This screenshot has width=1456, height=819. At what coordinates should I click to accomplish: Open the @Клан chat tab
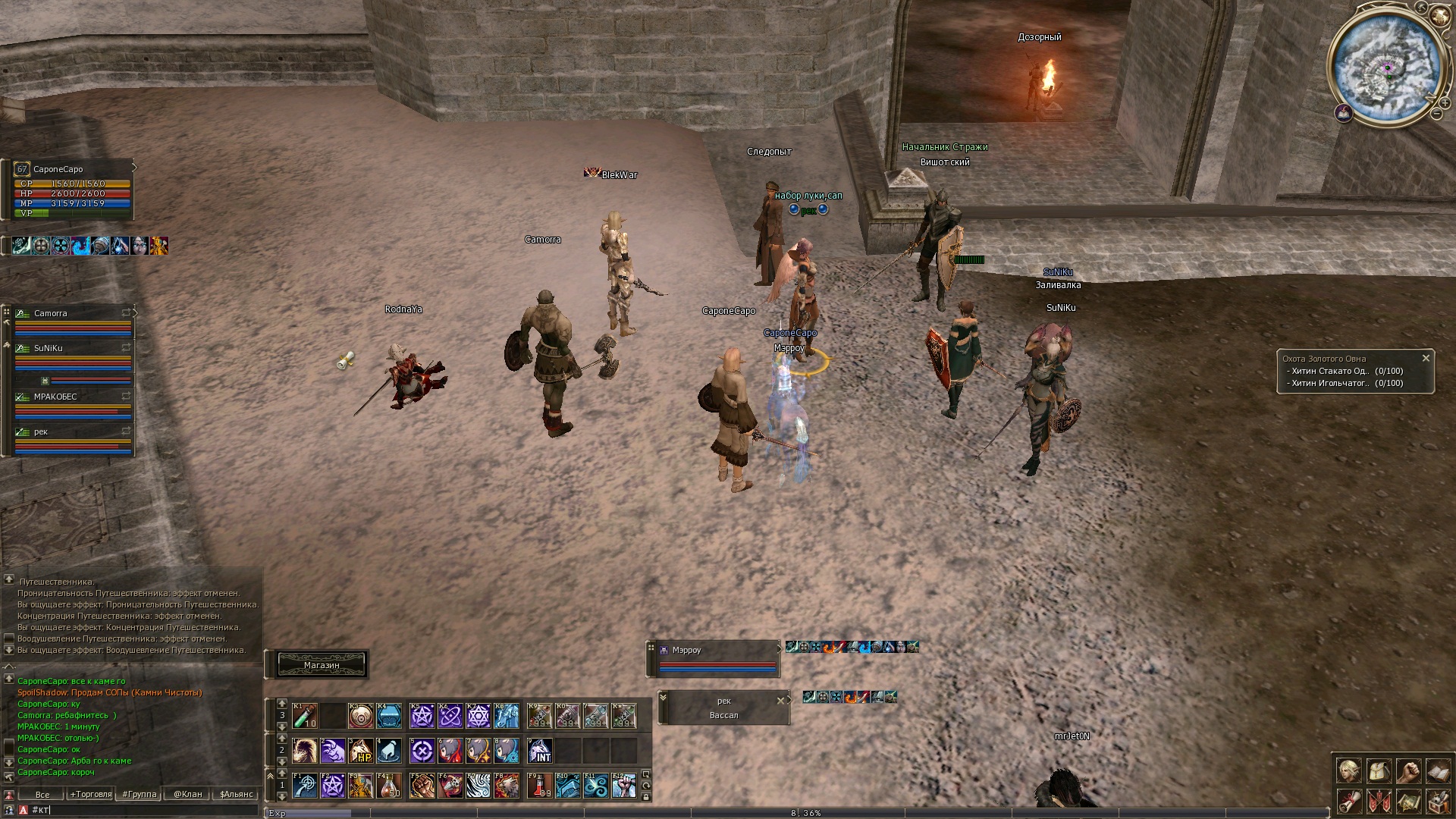point(188,794)
